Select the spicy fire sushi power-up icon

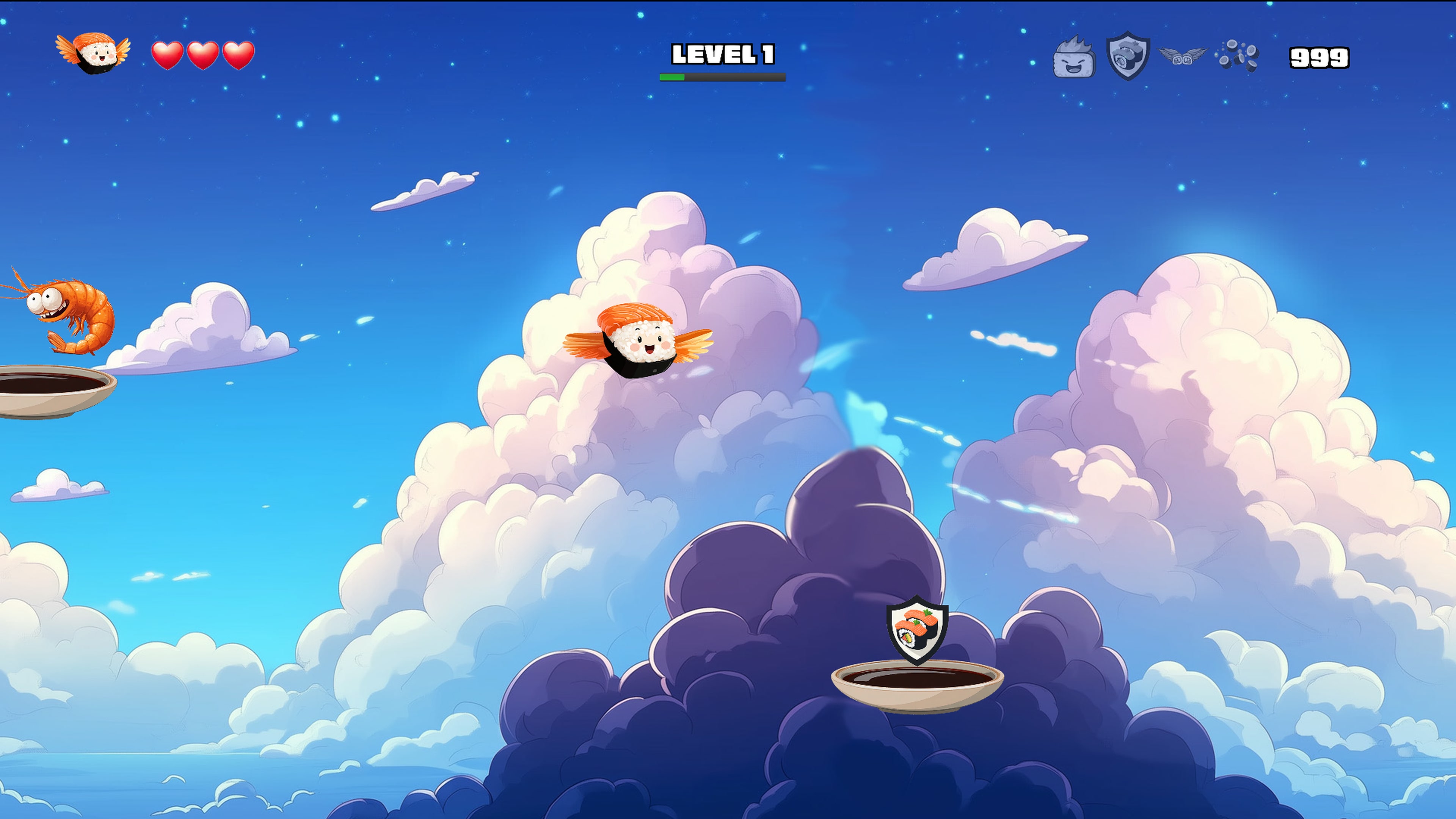tap(1075, 56)
